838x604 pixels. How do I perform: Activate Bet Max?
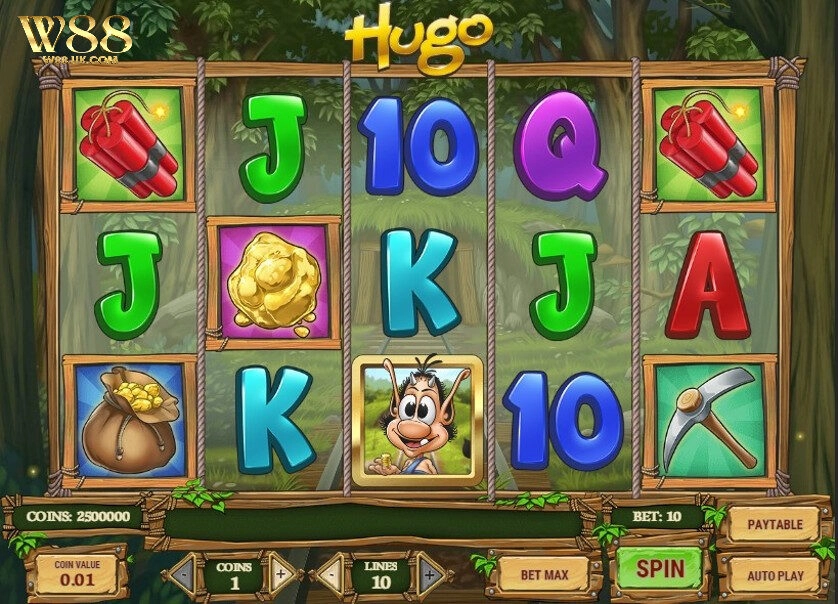544,574
